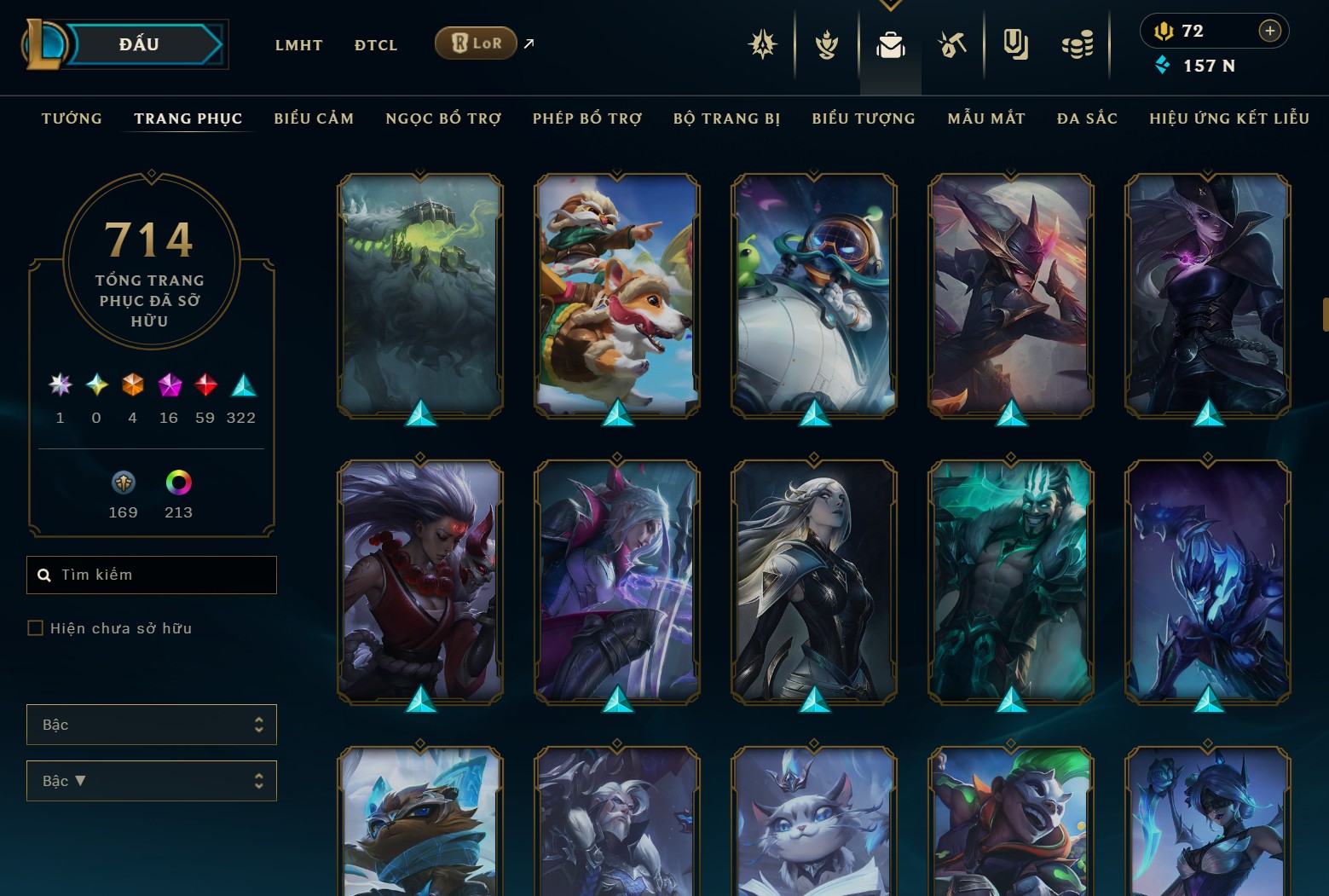Image resolution: width=1329 pixels, height=896 pixels.
Task: Switch to the MẪU MẮT tab
Action: (985, 119)
